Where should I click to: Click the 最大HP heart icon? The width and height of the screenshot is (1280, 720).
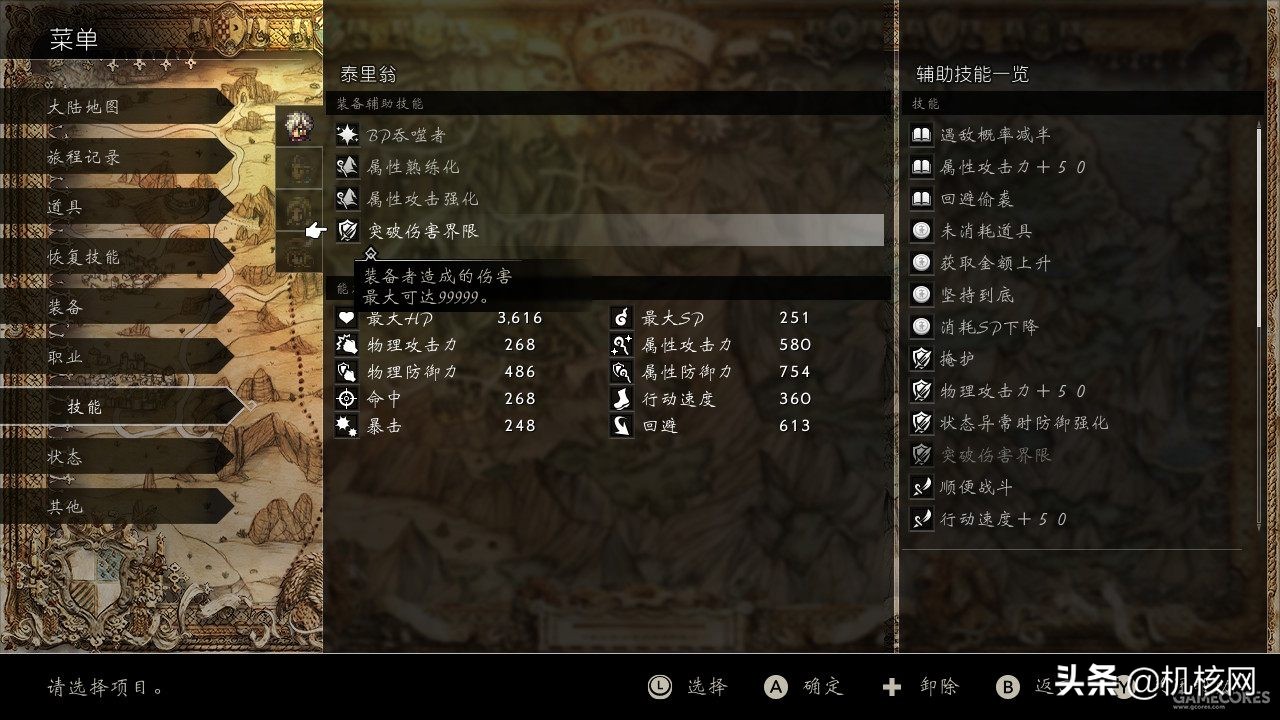tap(346, 316)
